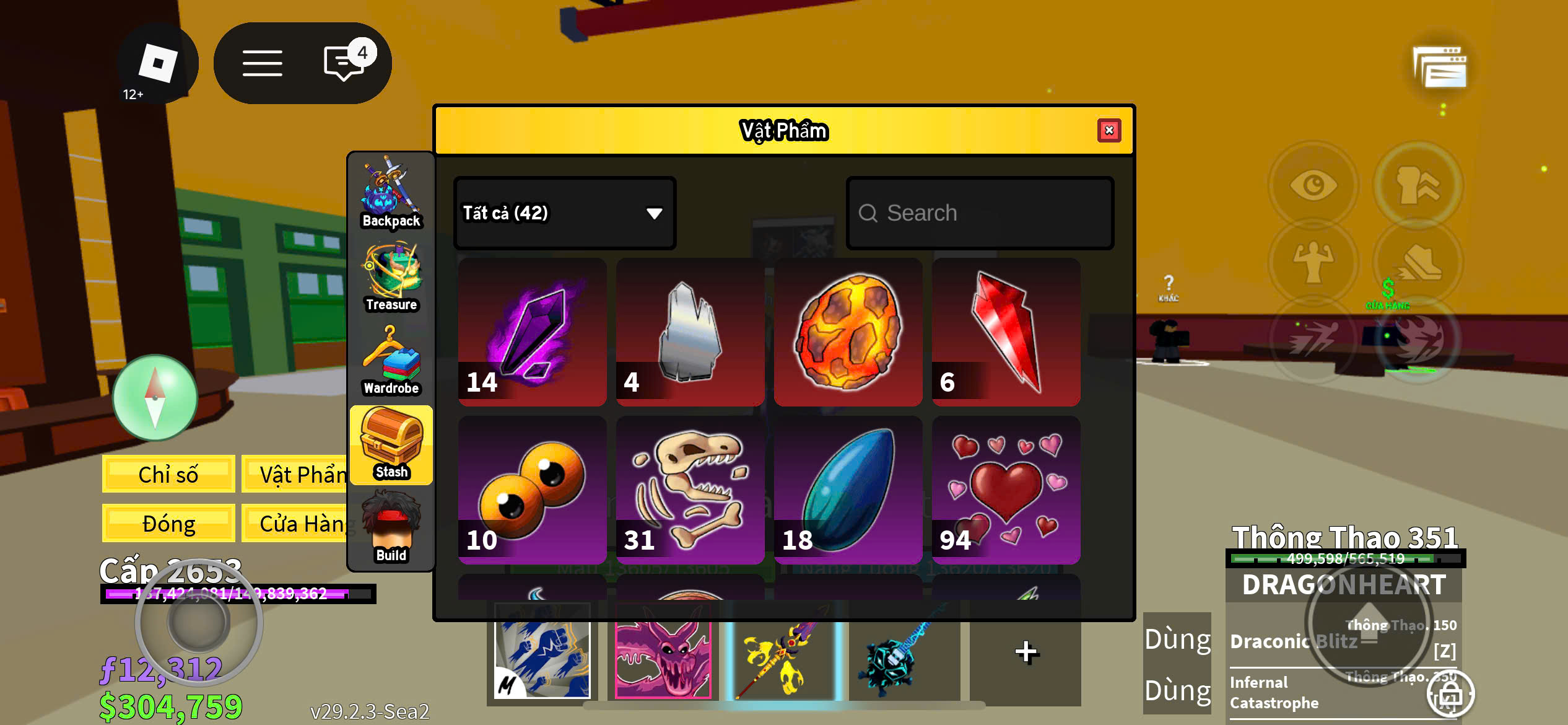The image size is (1568, 725).
Task: Open the Roblox hamburger menu
Action: coord(262,63)
